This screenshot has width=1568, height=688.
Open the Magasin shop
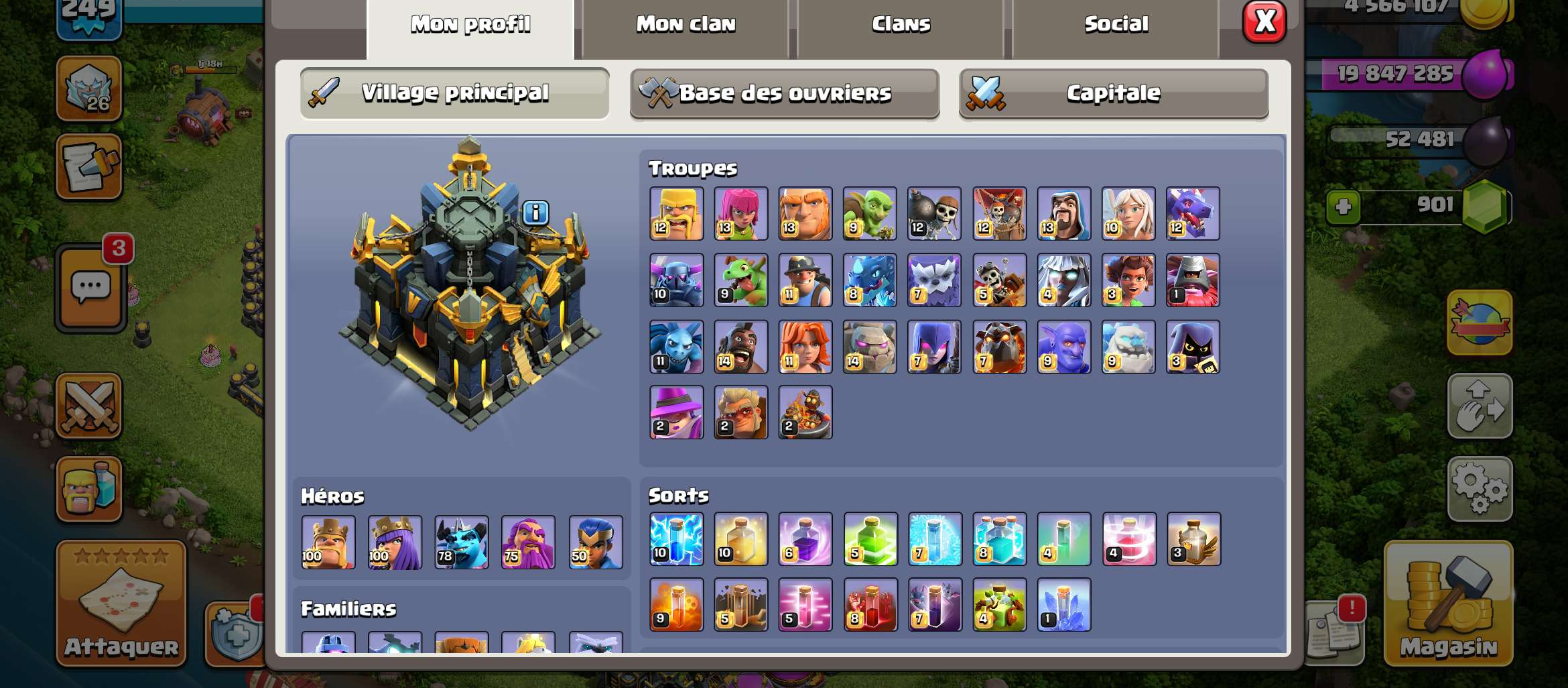pyautogui.click(x=1449, y=604)
